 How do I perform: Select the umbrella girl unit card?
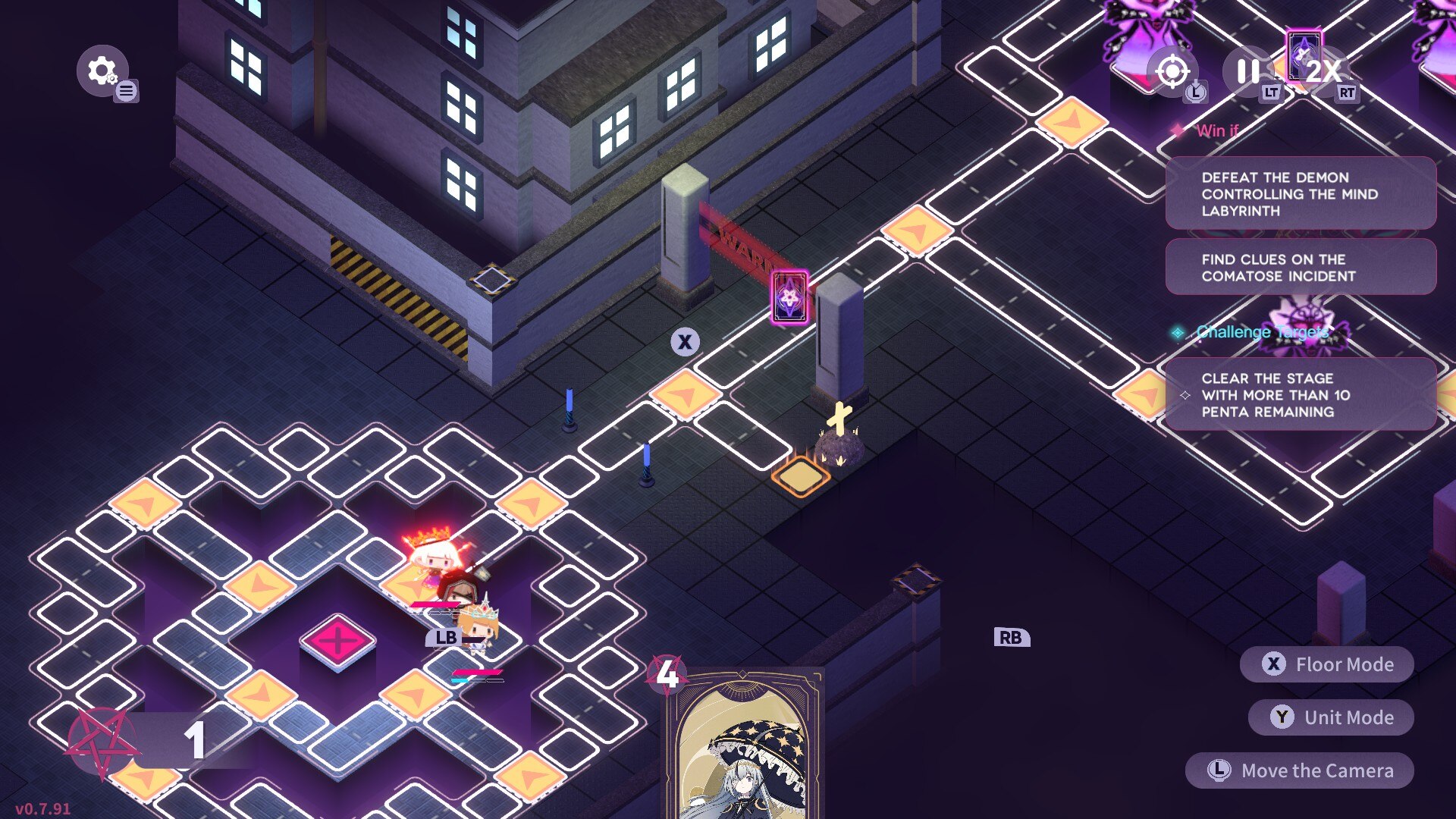click(x=745, y=747)
